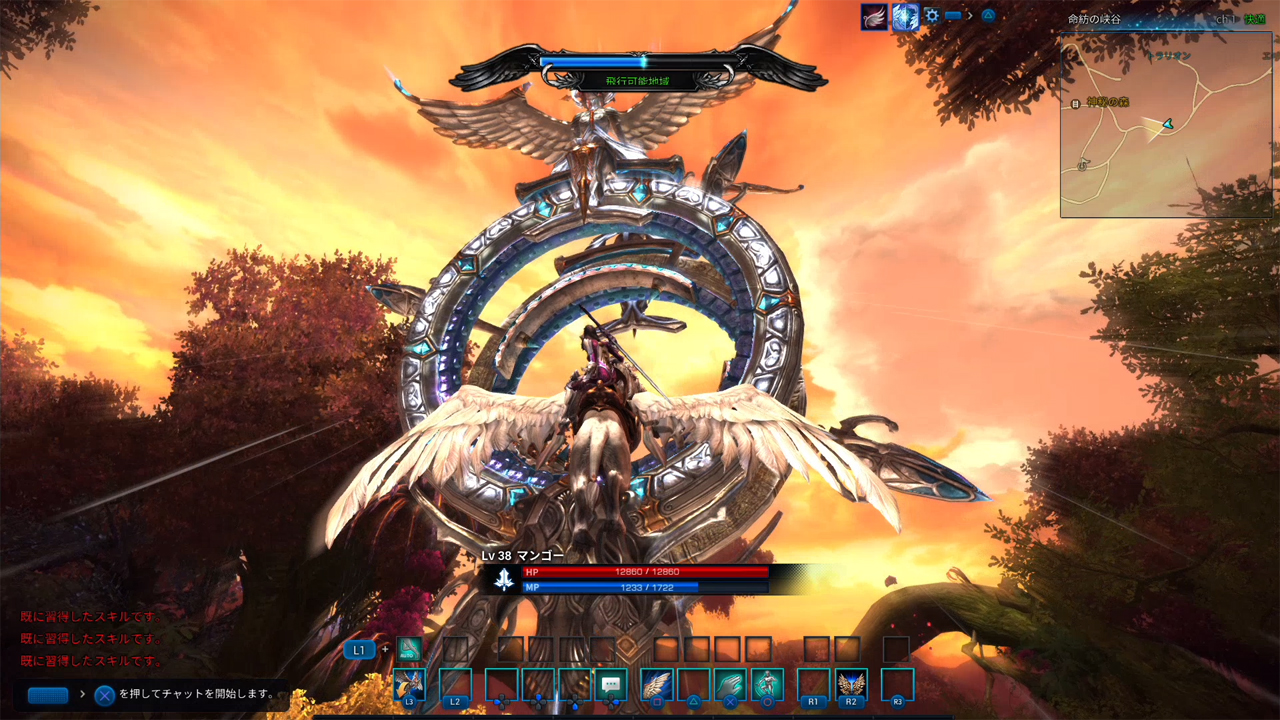The image size is (1280, 720).
Task: Click the chat bubble skill icon
Action: pyautogui.click(x=611, y=683)
